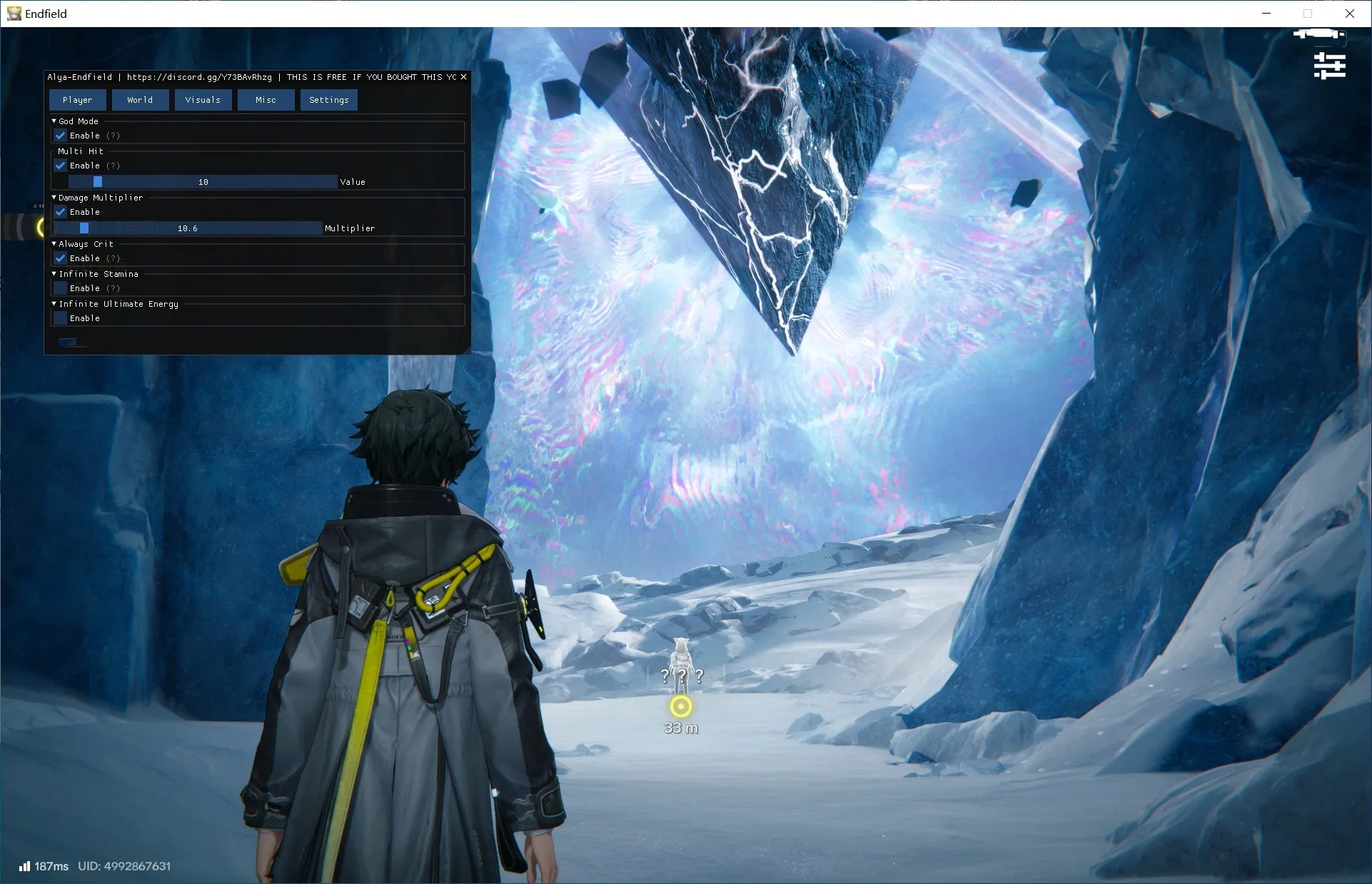Image resolution: width=1372 pixels, height=884 pixels.
Task: Collapse the God Mode section arrow
Action: pyautogui.click(x=54, y=121)
